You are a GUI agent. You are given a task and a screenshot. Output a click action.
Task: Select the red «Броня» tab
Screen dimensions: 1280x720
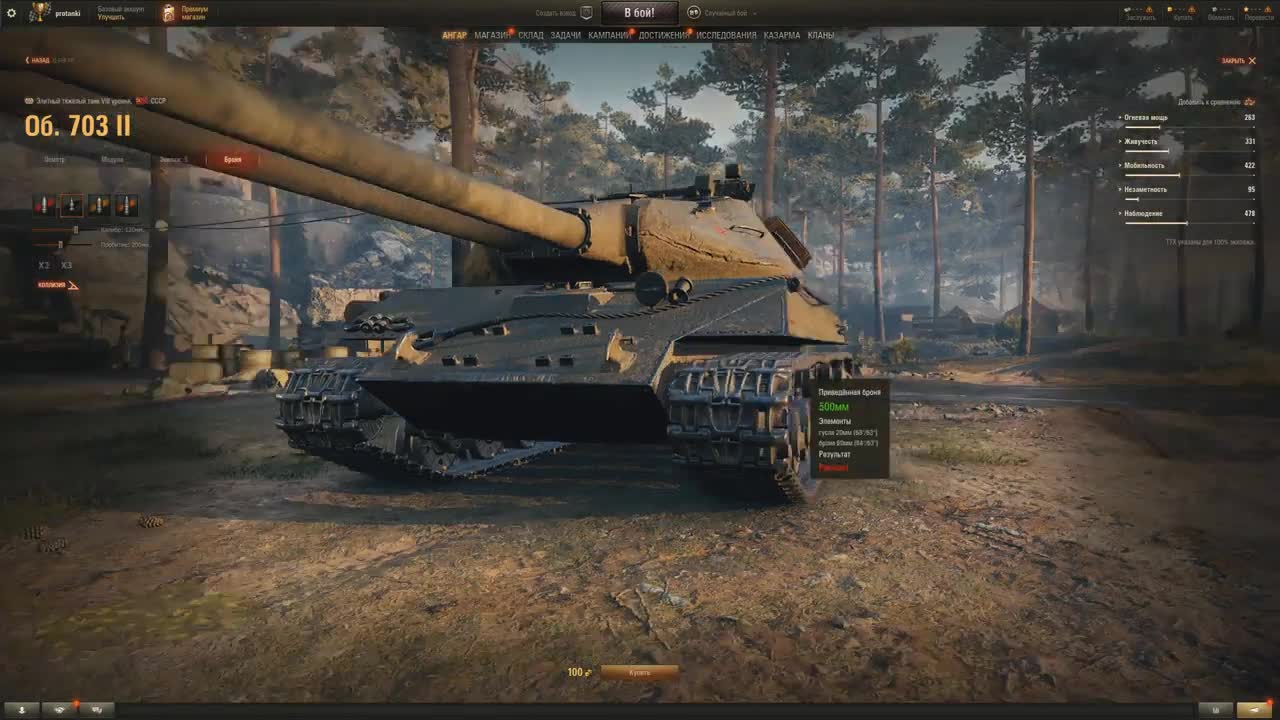coord(232,159)
